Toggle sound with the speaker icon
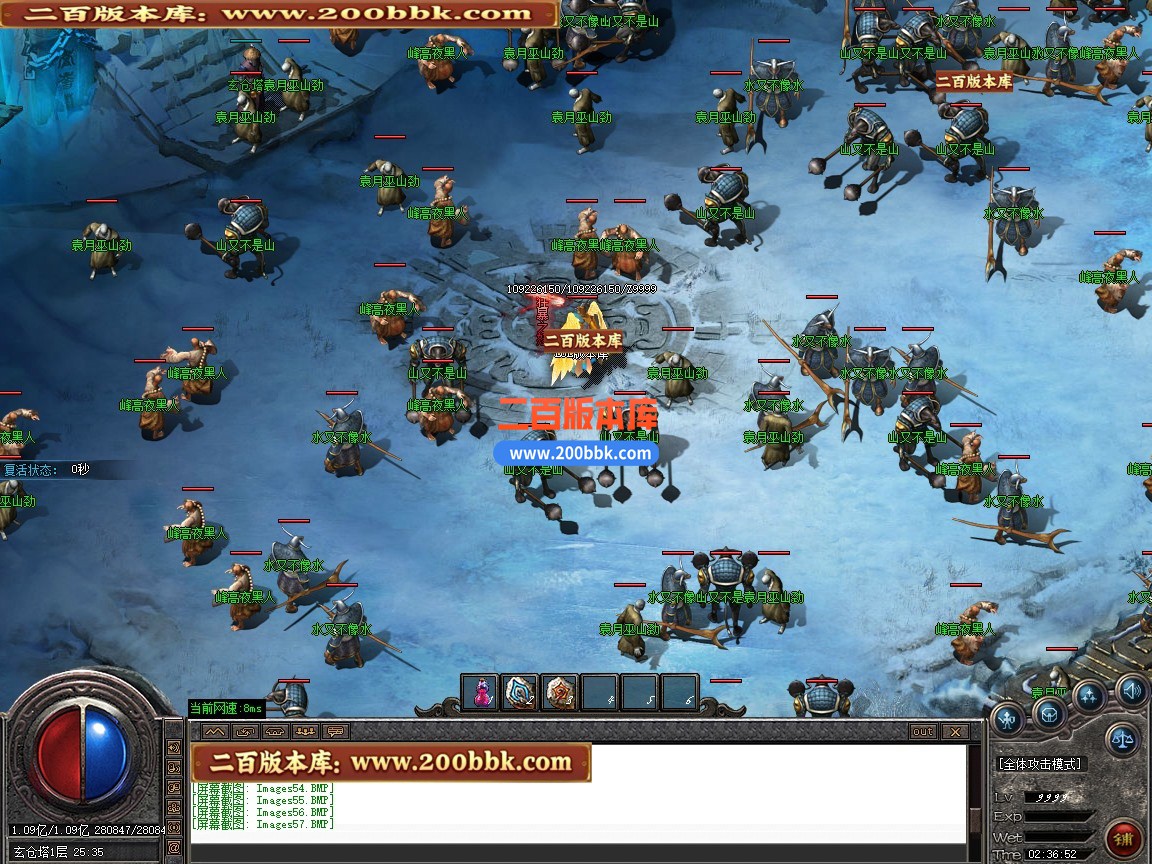Image resolution: width=1152 pixels, height=864 pixels. (1131, 689)
